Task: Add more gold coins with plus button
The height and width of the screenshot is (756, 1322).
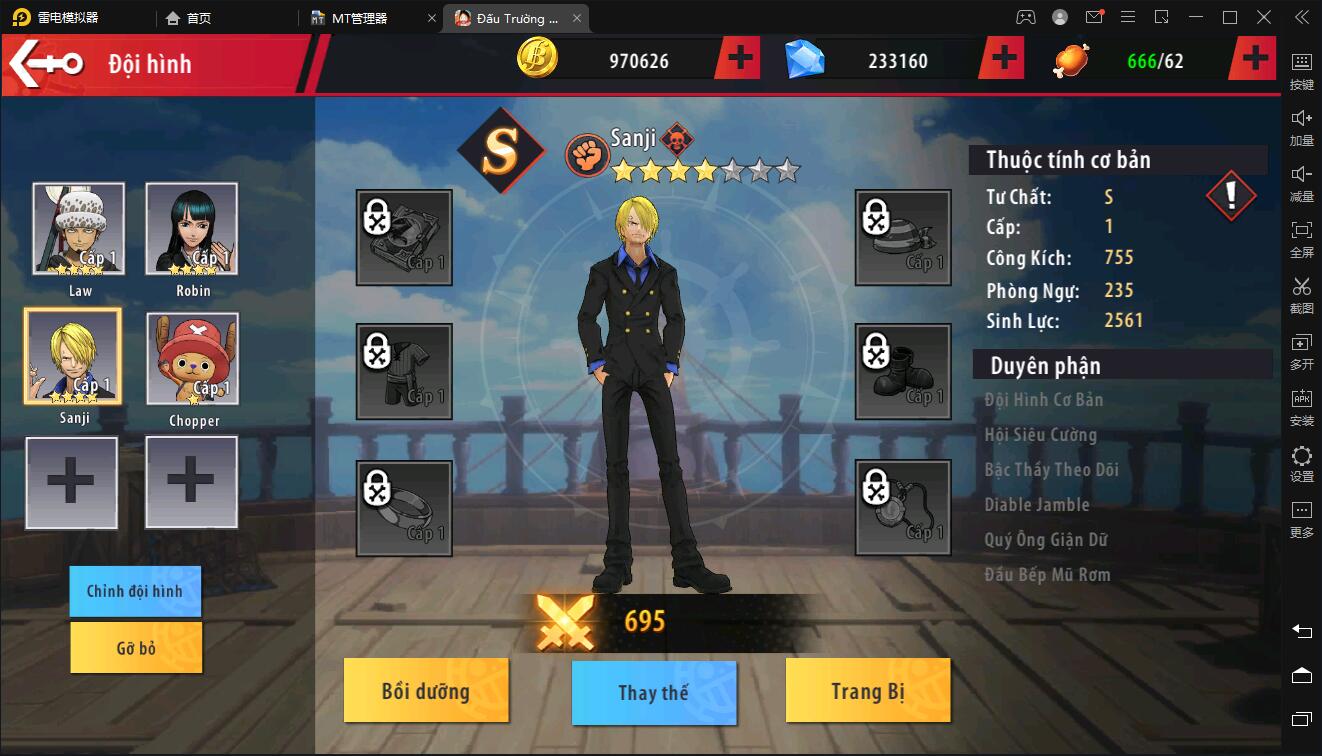Action: (x=740, y=60)
